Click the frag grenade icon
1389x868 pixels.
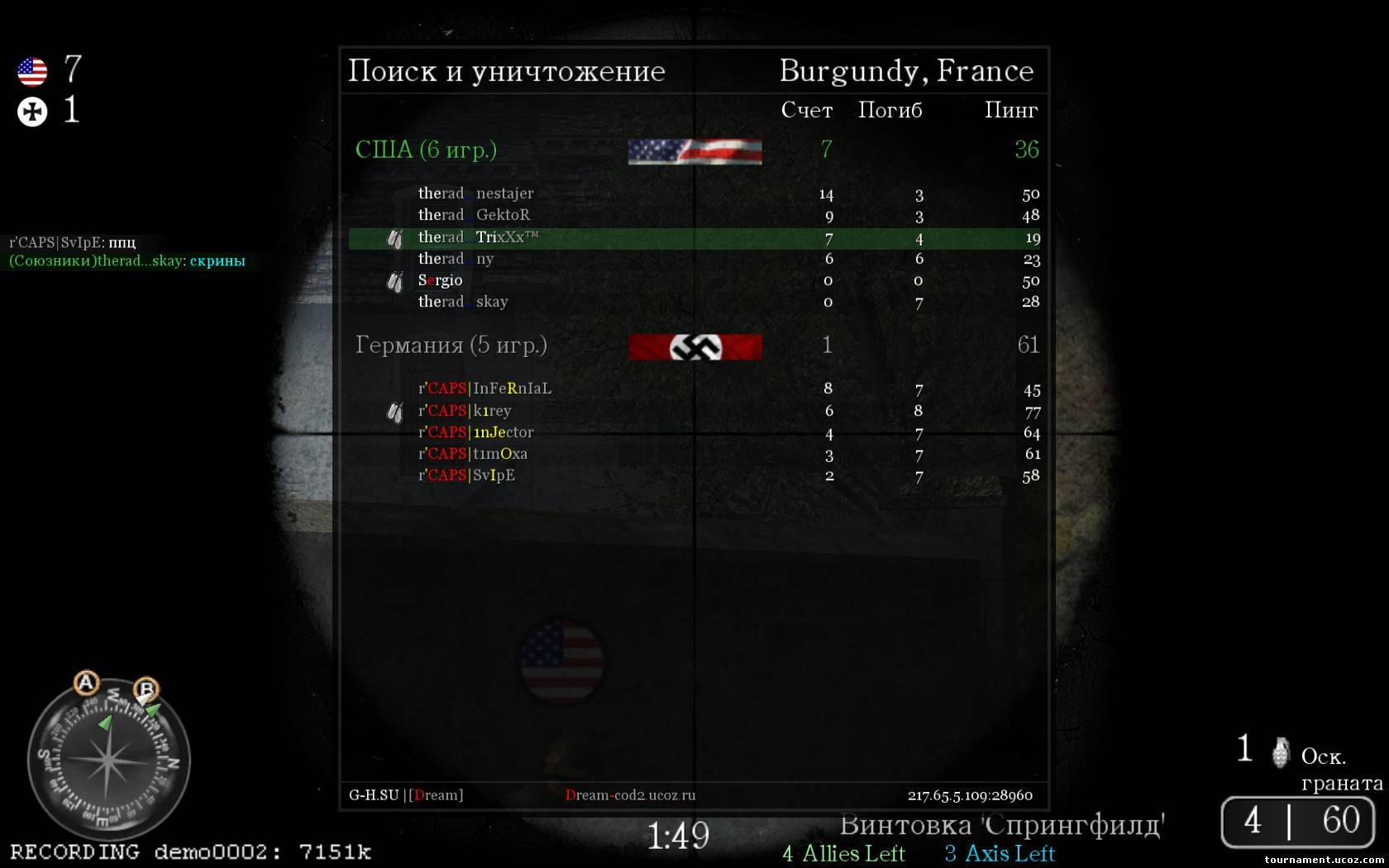[x=1281, y=751]
